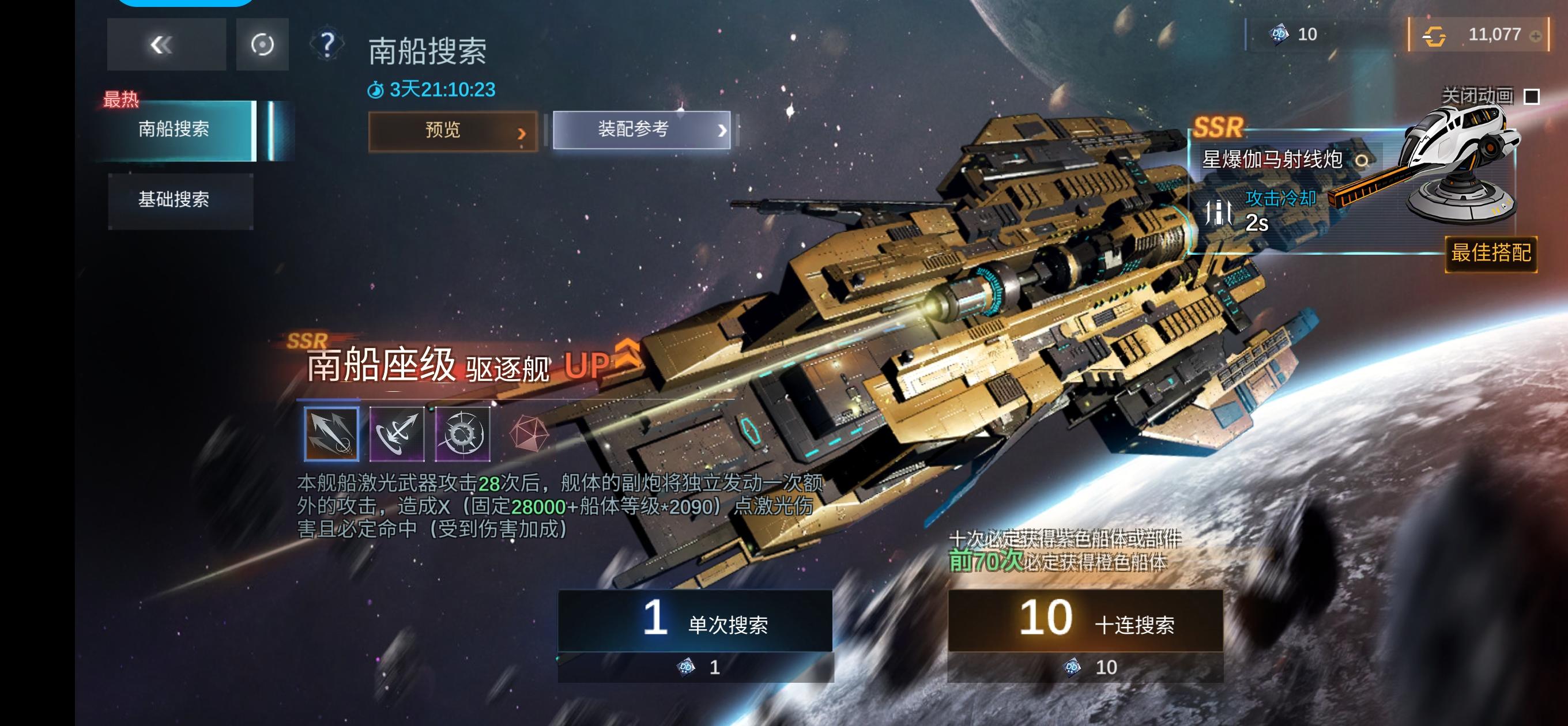
Task: Show the 装配参考 loadout reference
Action: pos(641,129)
